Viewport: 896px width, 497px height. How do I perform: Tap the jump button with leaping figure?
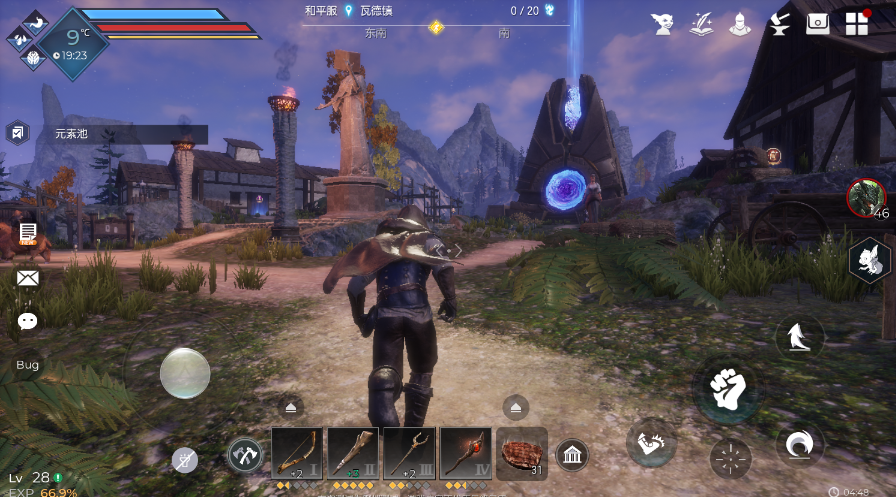click(799, 336)
